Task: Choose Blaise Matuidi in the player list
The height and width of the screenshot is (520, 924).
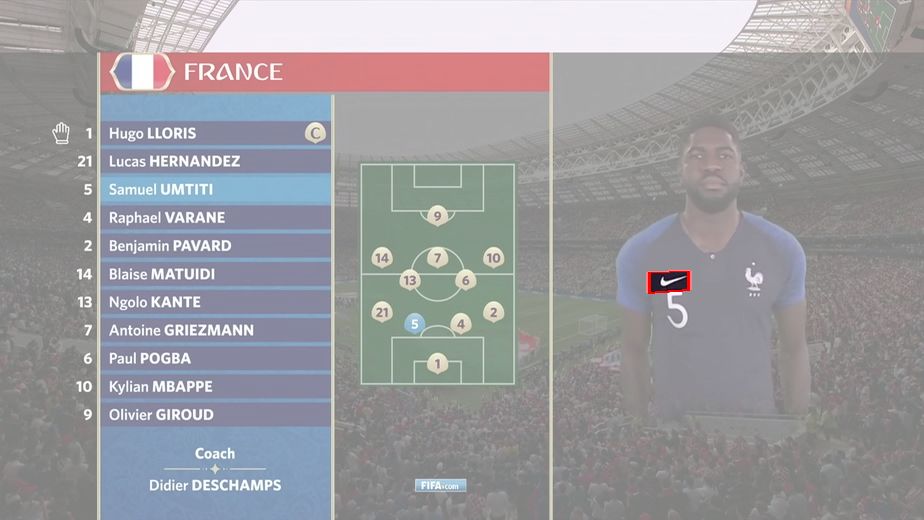Action: pyautogui.click(x=215, y=274)
